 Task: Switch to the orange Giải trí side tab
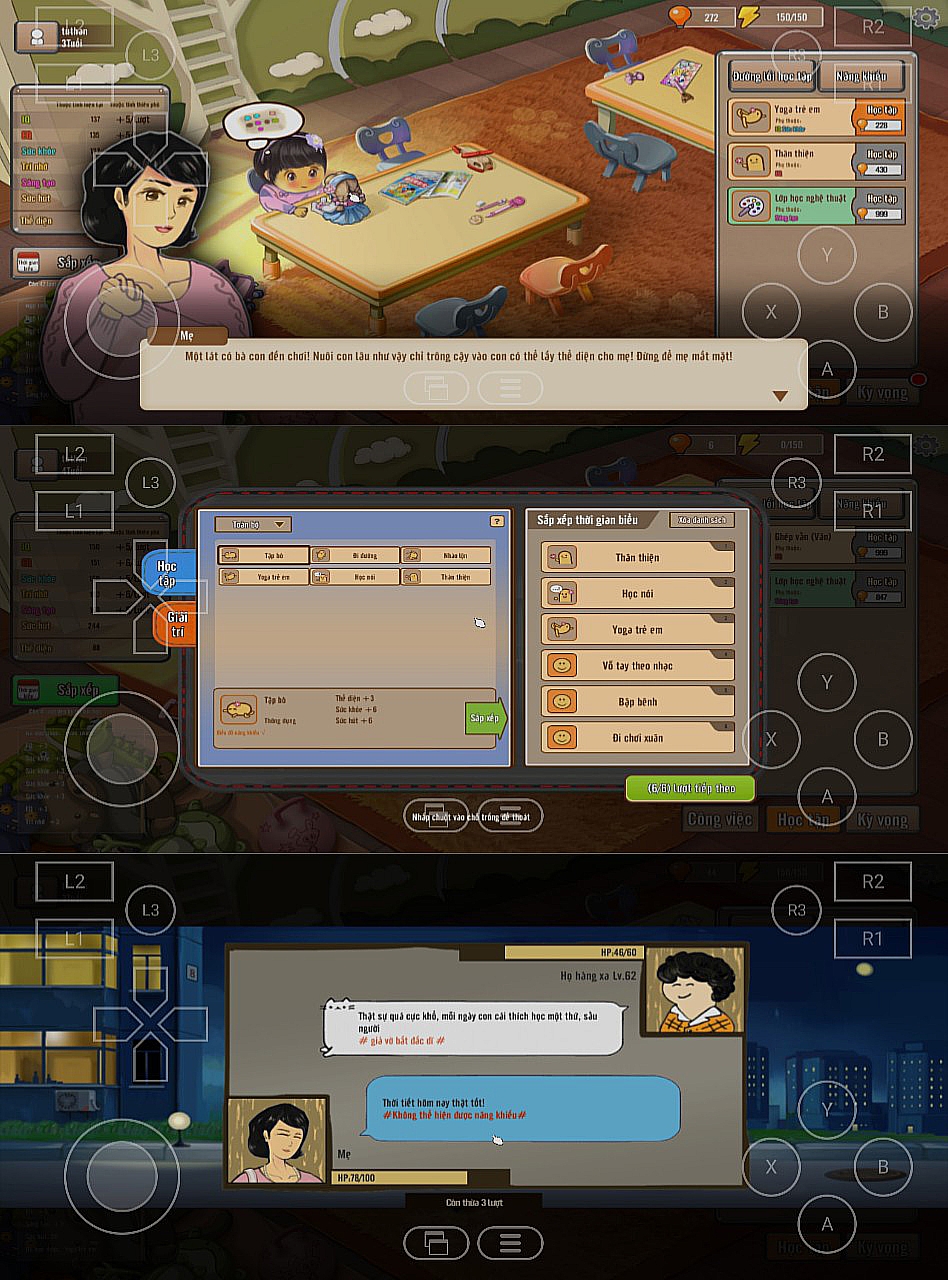coord(176,625)
